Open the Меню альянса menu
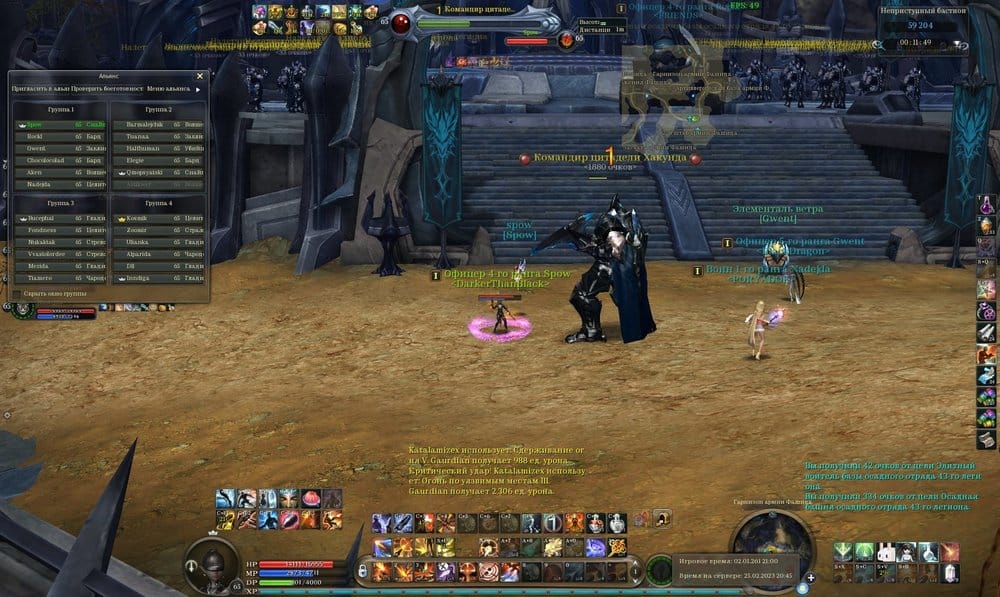The height and width of the screenshot is (597, 1000). [x=172, y=89]
